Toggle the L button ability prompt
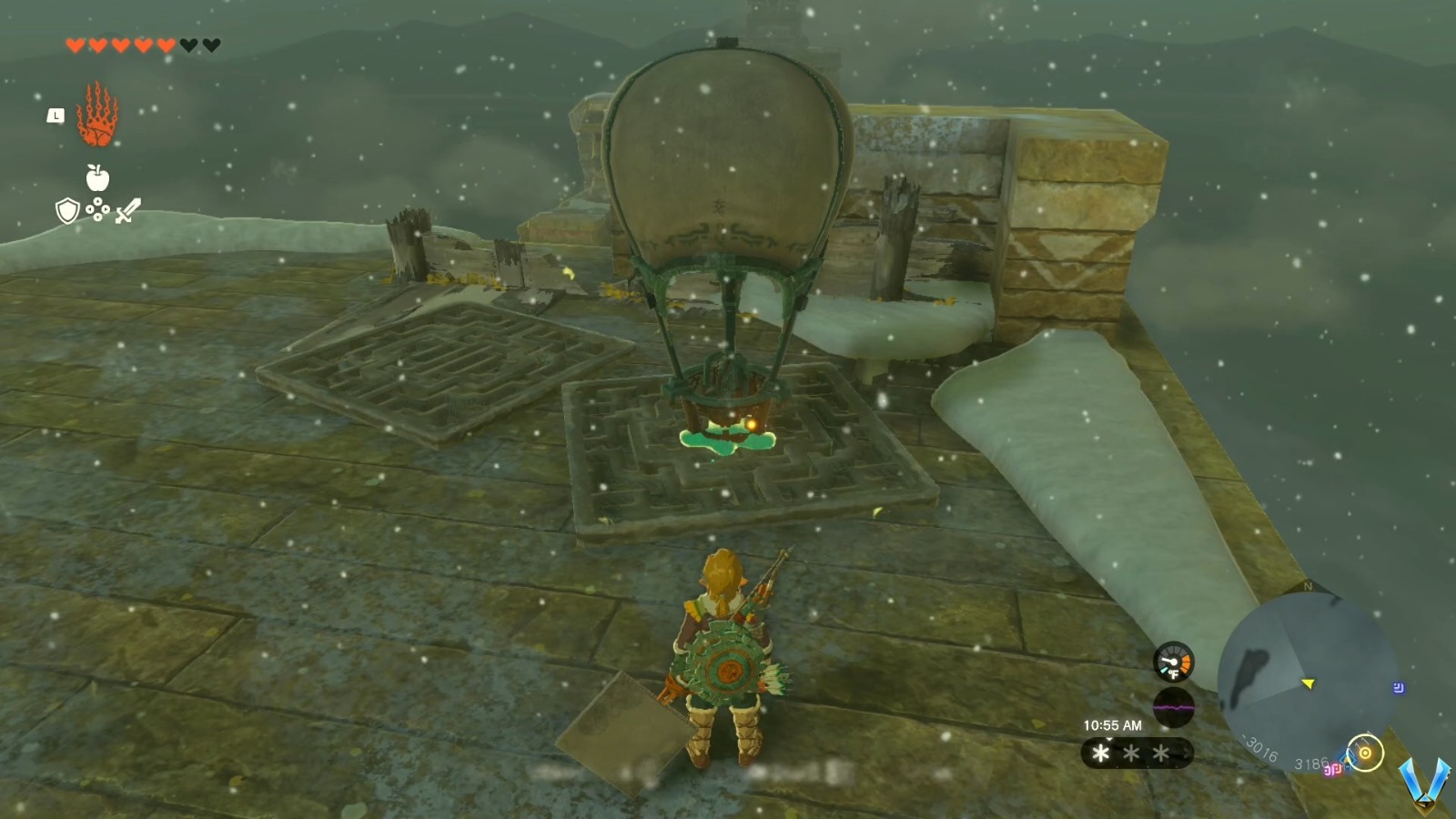The image size is (1456, 819). (56, 116)
